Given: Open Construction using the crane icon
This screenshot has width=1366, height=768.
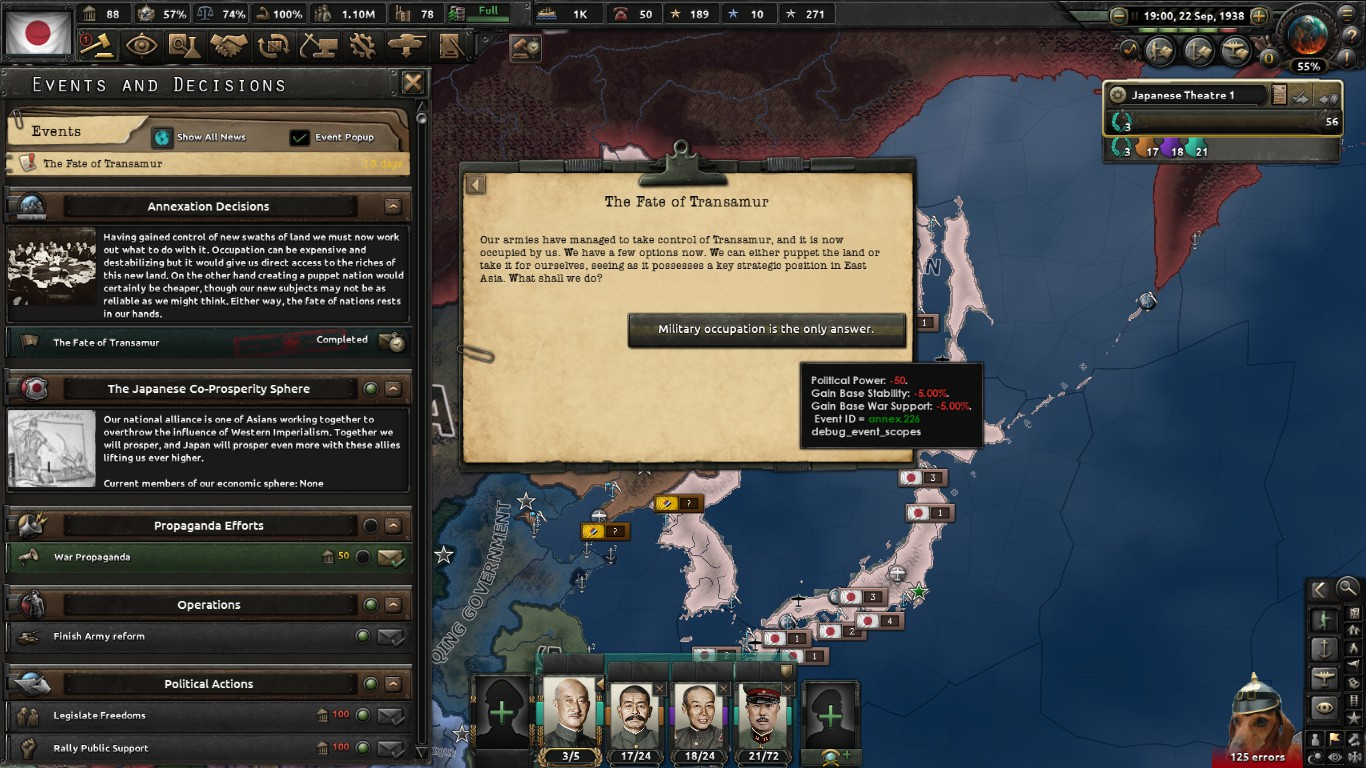Looking at the screenshot, I should (320, 45).
